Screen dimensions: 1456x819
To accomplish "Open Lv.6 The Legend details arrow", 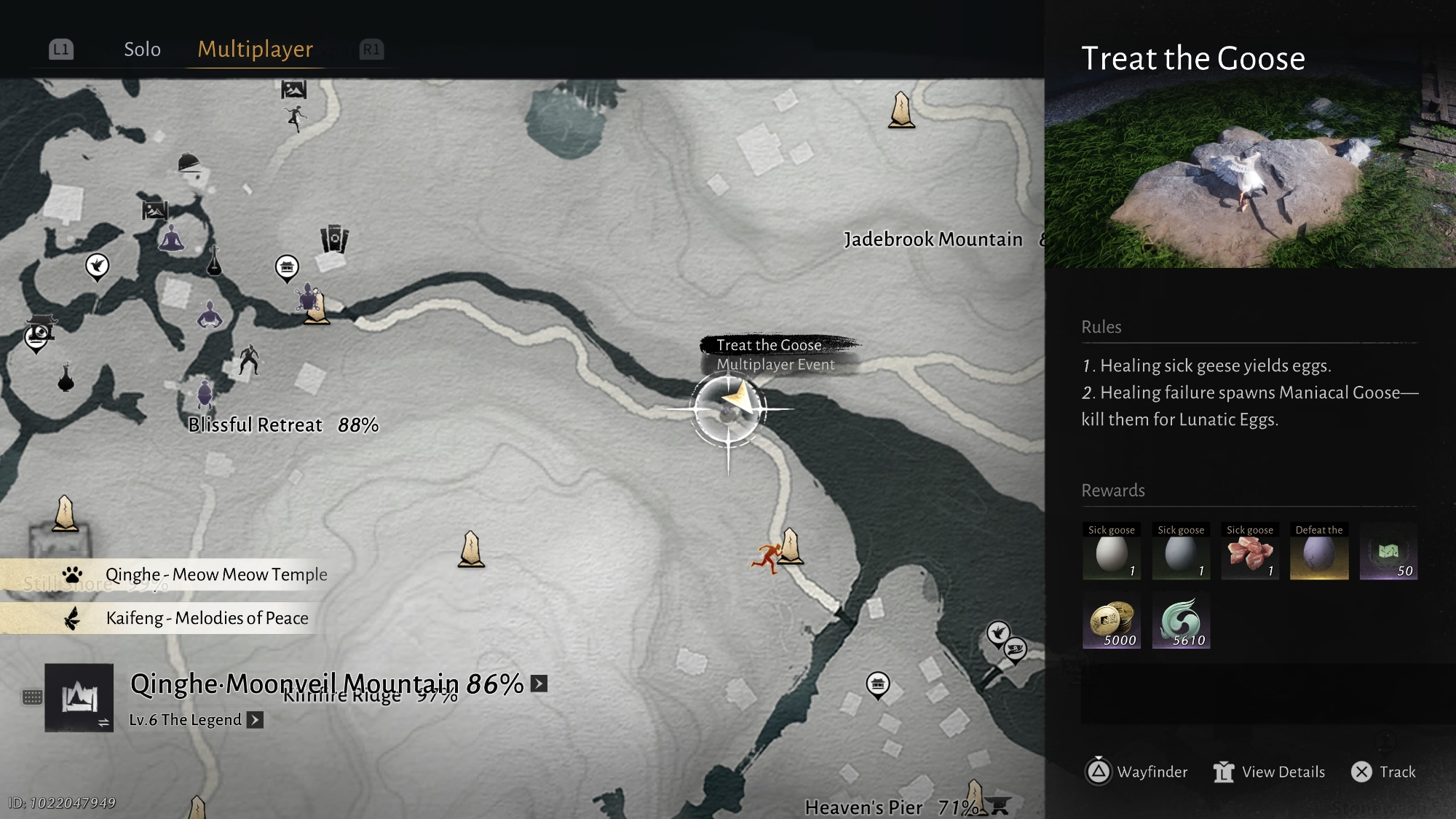I will [x=255, y=720].
